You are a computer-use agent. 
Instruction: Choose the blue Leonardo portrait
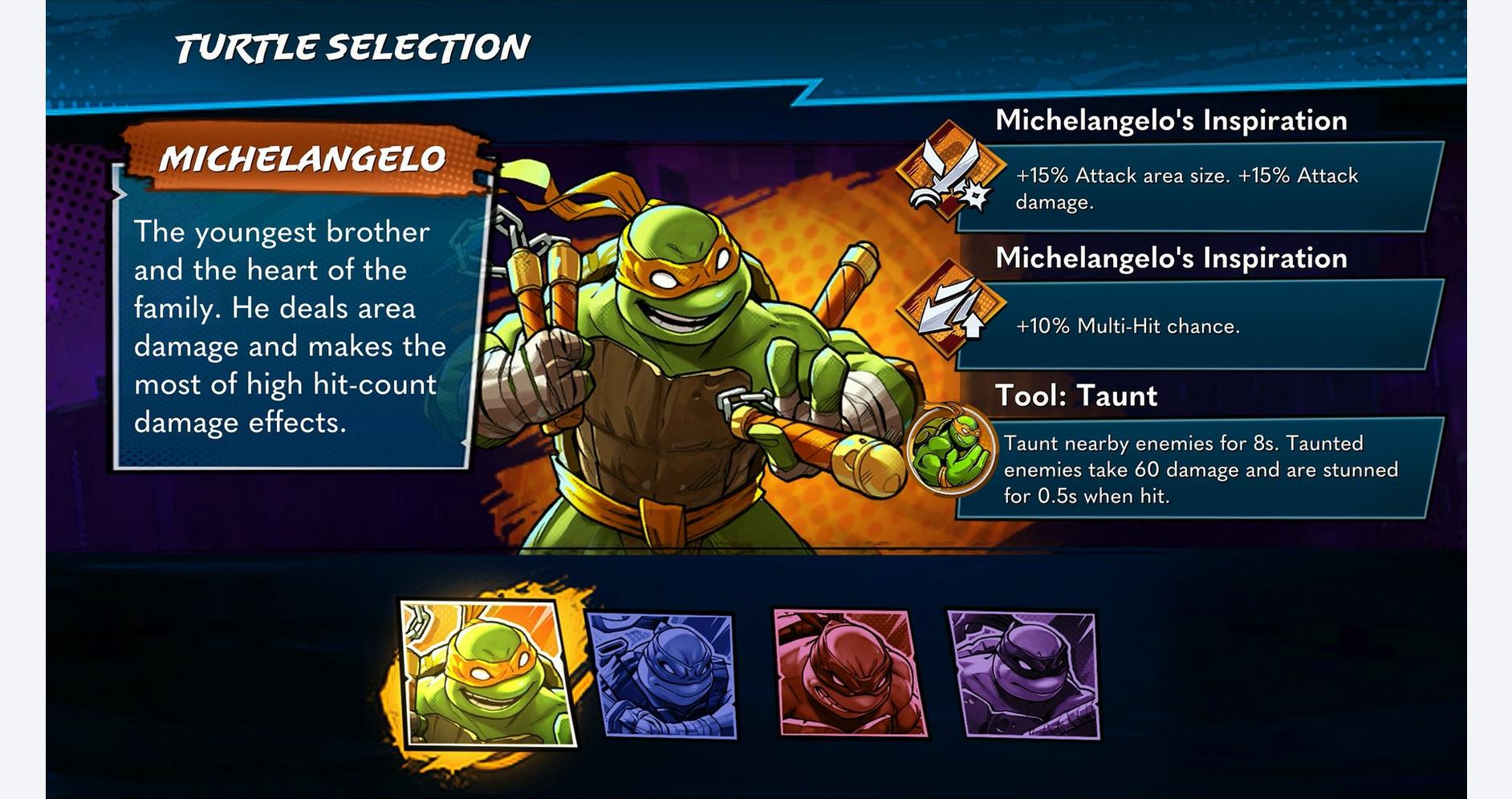663,675
